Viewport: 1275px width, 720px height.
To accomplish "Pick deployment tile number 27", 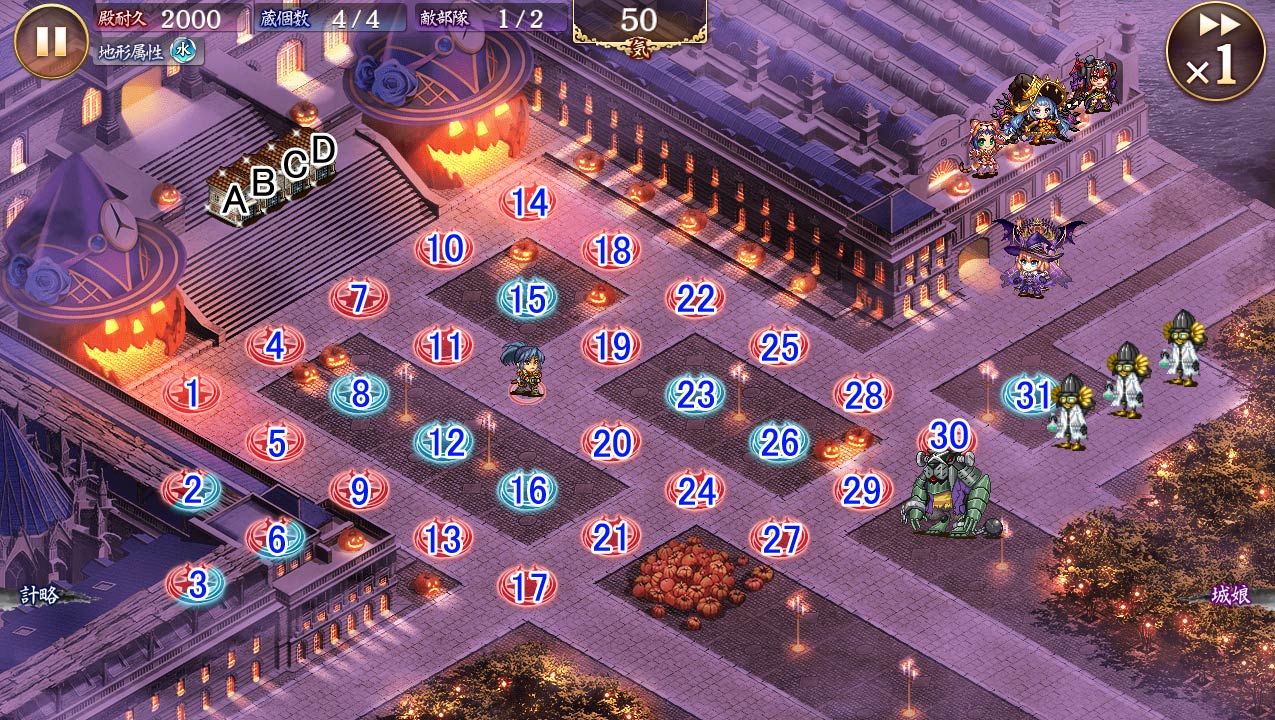I will pyautogui.click(x=778, y=539).
